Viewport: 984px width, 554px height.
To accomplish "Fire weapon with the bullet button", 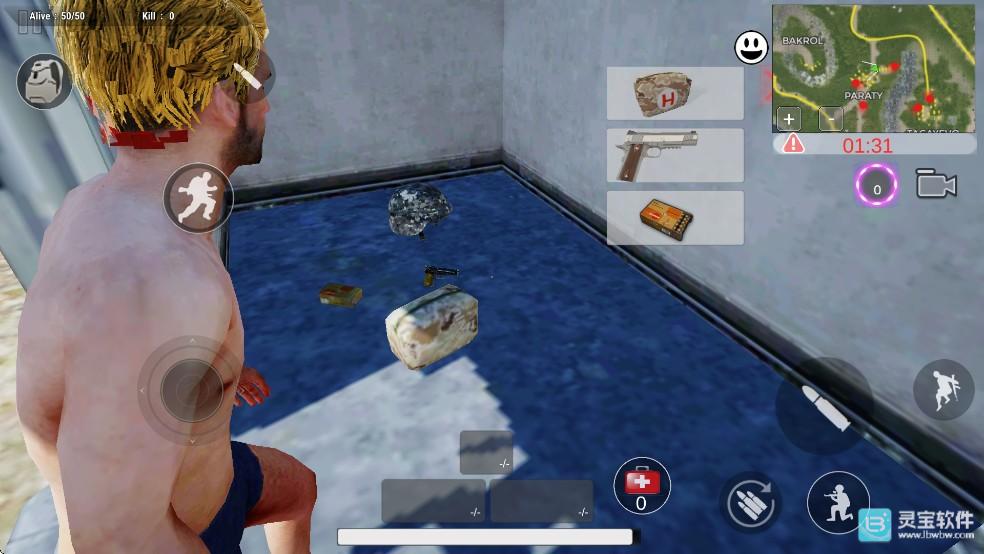I will (824, 406).
